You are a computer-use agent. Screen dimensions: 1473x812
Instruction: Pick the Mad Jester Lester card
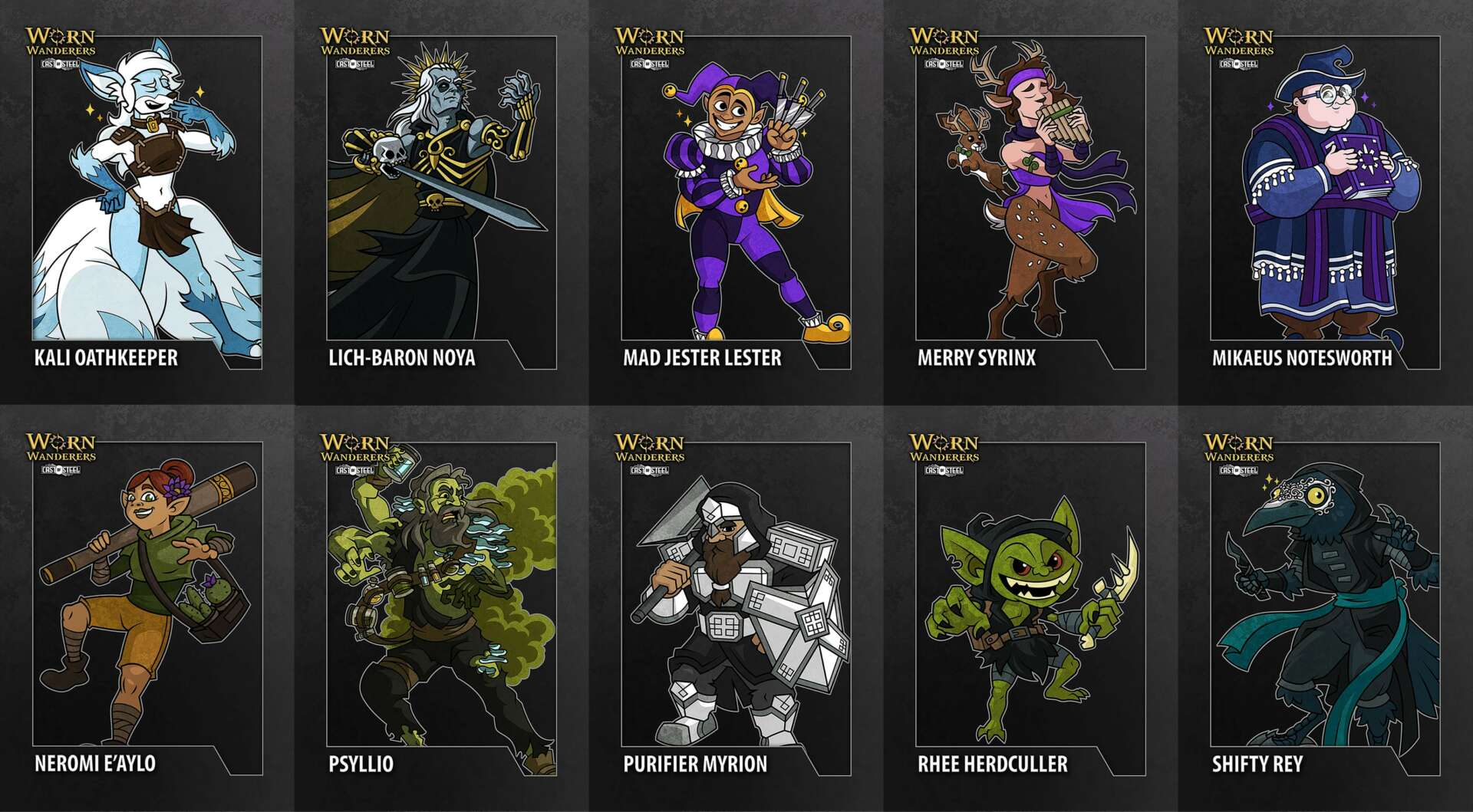tap(736, 201)
